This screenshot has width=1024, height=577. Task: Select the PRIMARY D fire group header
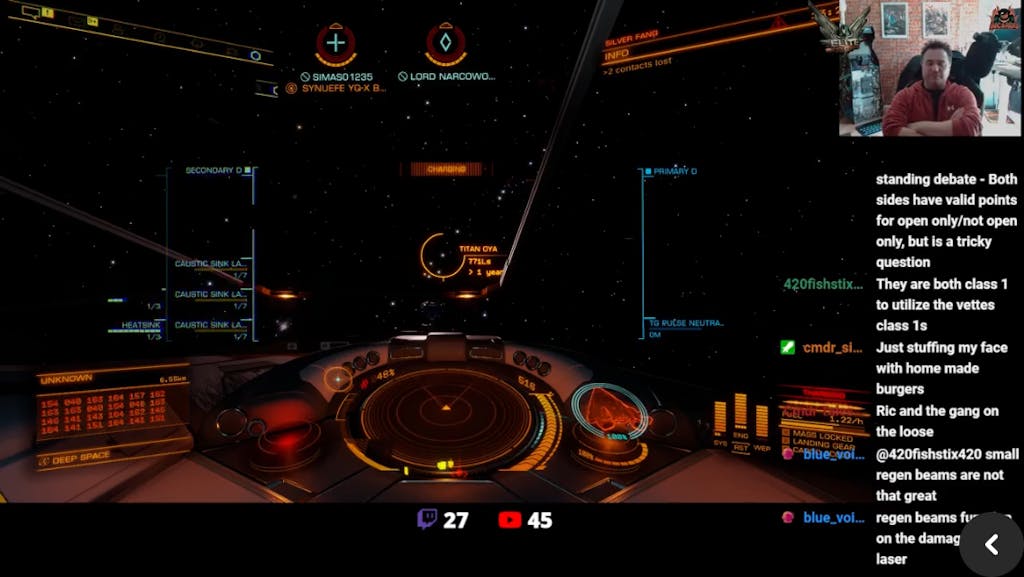click(x=673, y=171)
